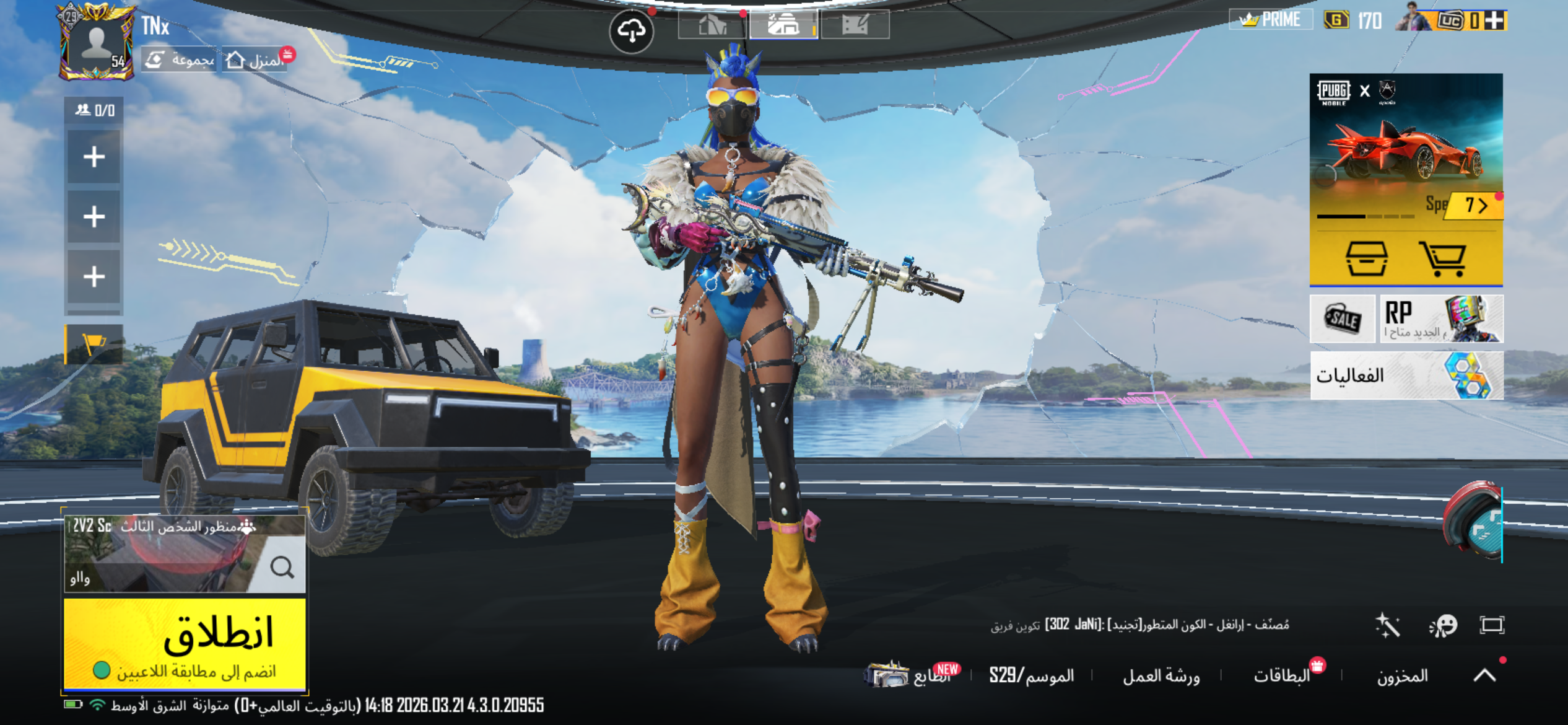Viewport: 1568px width, 725px height.
Task: Expand the bottom menu with the up arrow
Action: click(1484, 675)
